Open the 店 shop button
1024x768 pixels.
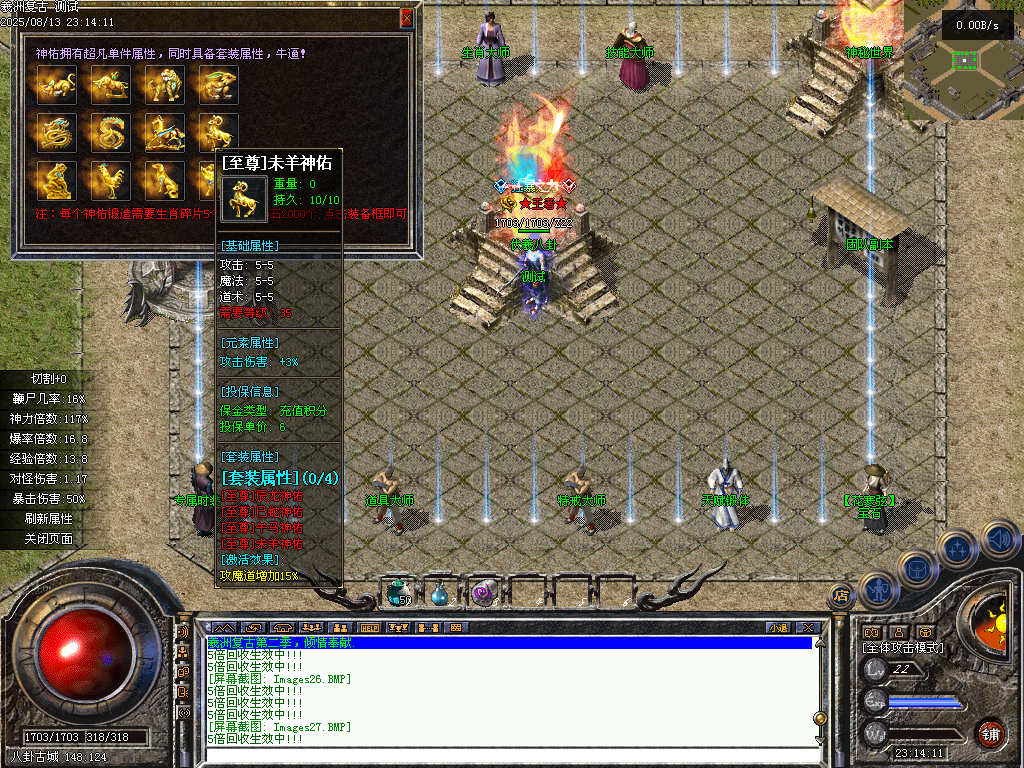pos(840,597)
